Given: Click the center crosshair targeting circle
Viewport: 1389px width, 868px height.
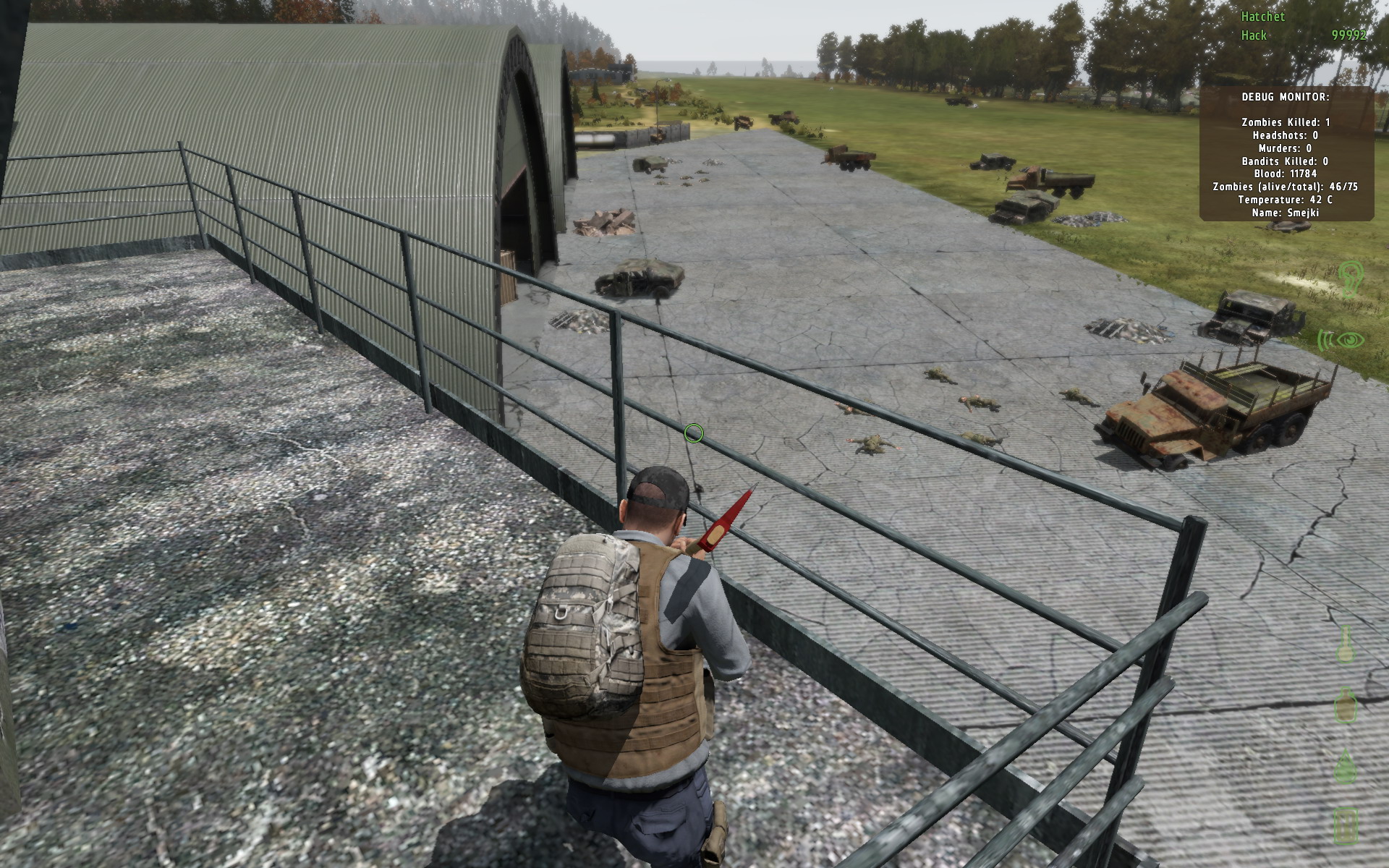Looking at the screenshot, I should [x=694, y=433].
